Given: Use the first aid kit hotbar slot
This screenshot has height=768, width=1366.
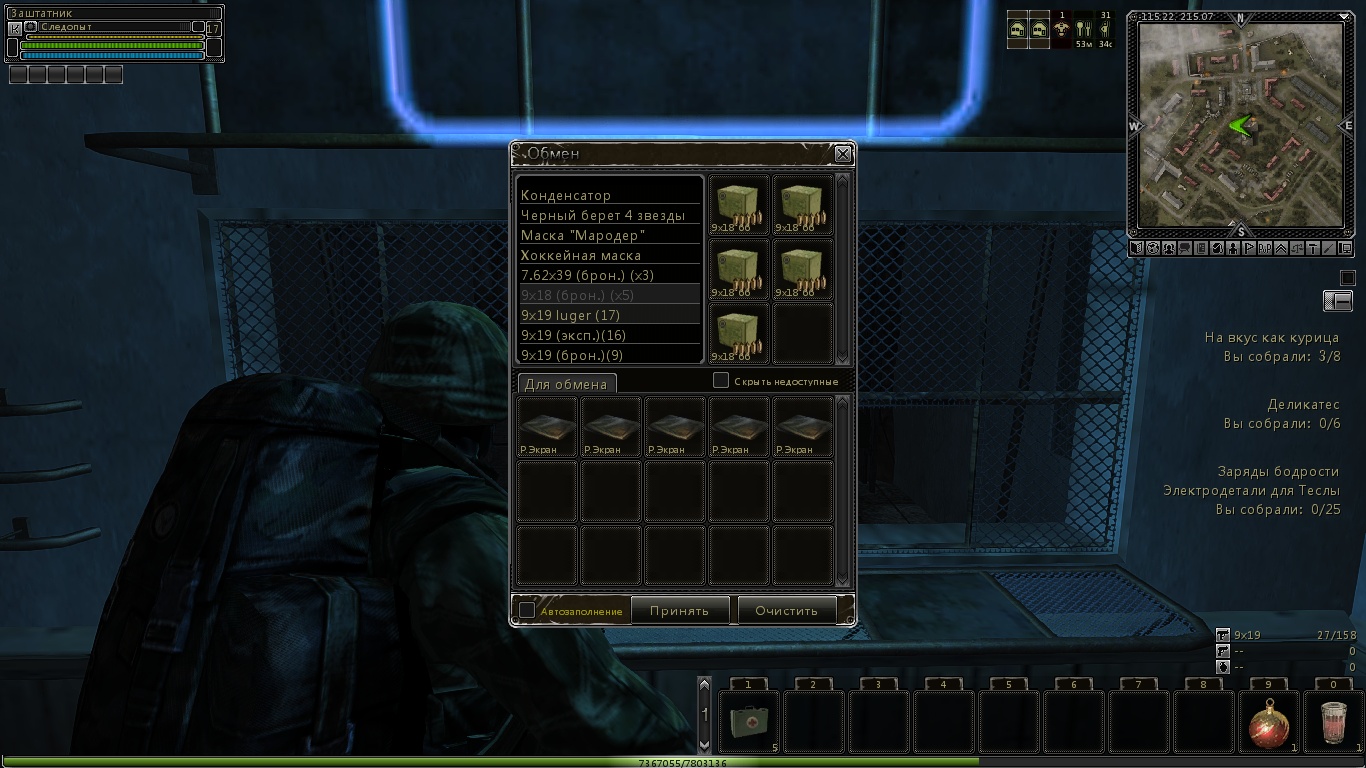Looking at the screenshot, I should pyautogui.click(x=749, y=721).
